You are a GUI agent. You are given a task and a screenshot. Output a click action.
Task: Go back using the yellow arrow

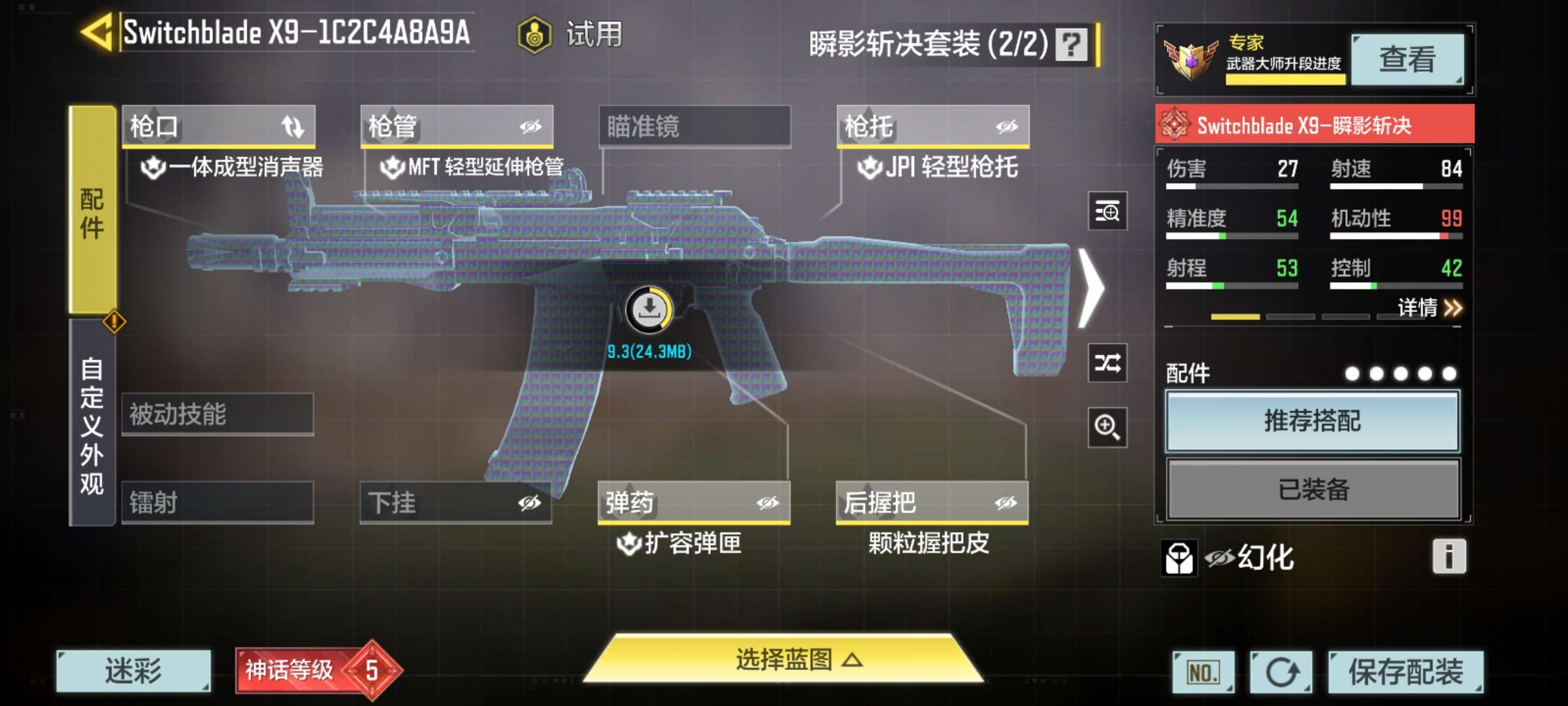click(x=98, y=32)
